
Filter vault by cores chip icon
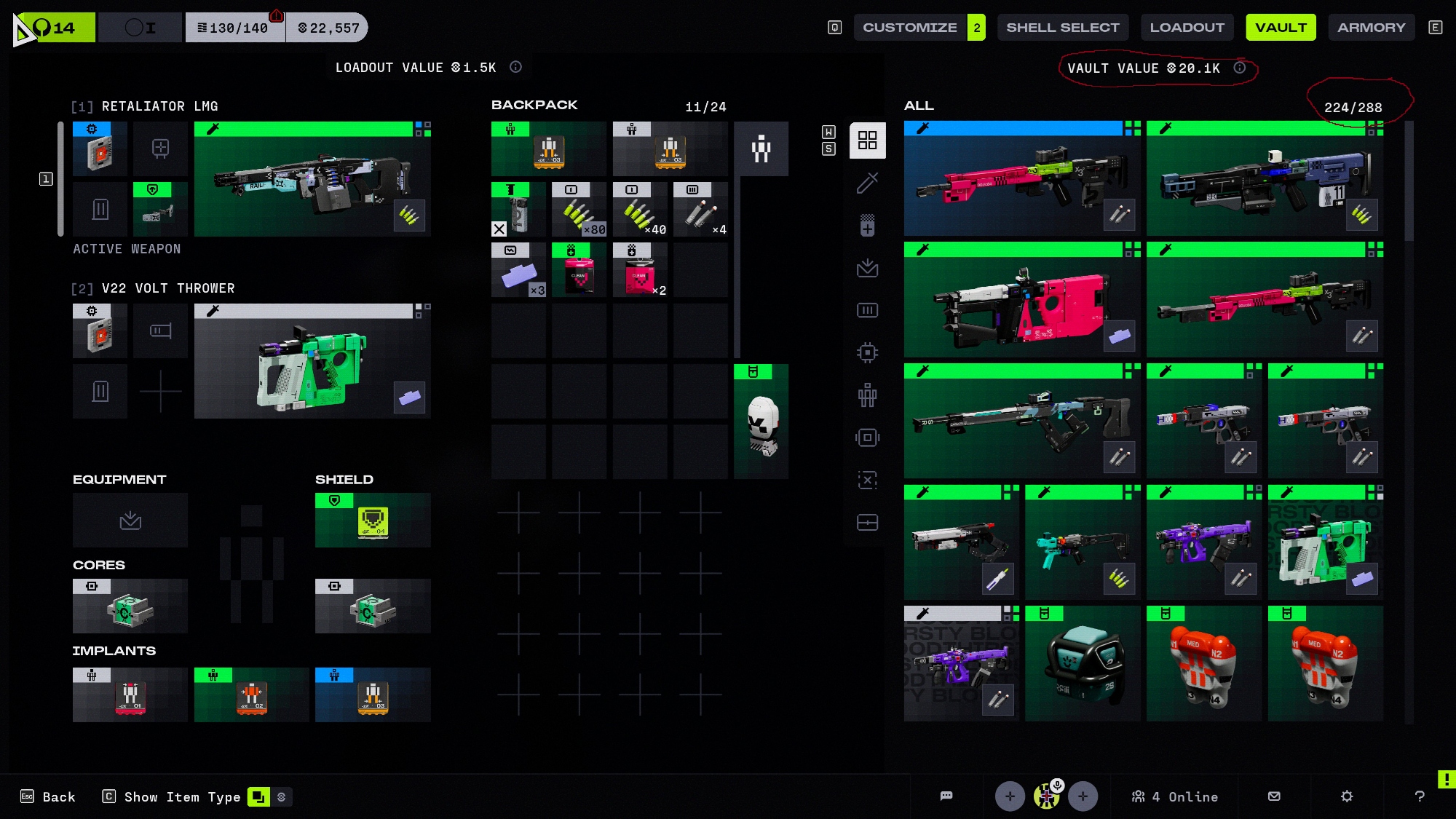tap(867, 353)
